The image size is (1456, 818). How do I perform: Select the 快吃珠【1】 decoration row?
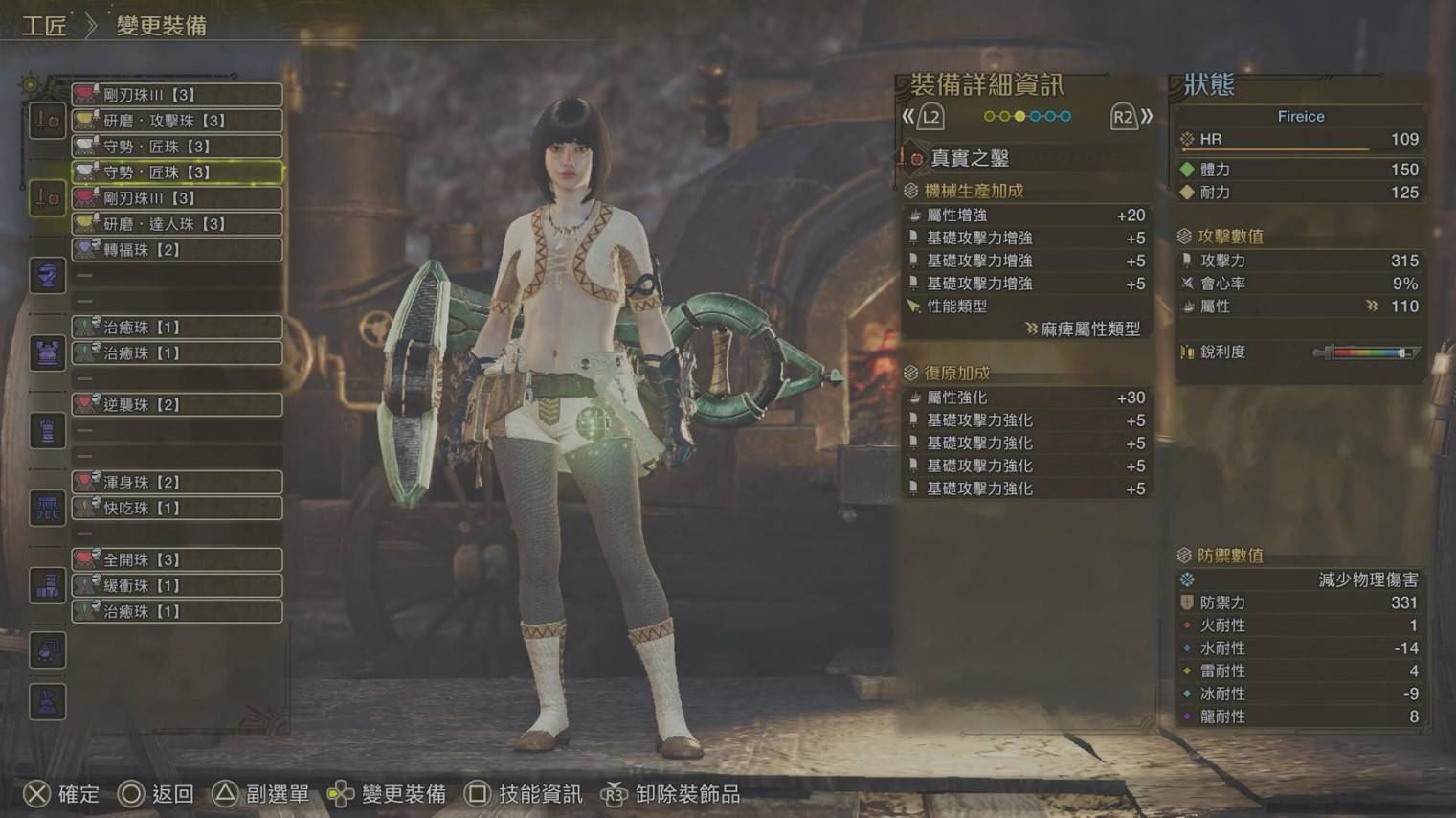pyautogui.click(x=177, y=509)
